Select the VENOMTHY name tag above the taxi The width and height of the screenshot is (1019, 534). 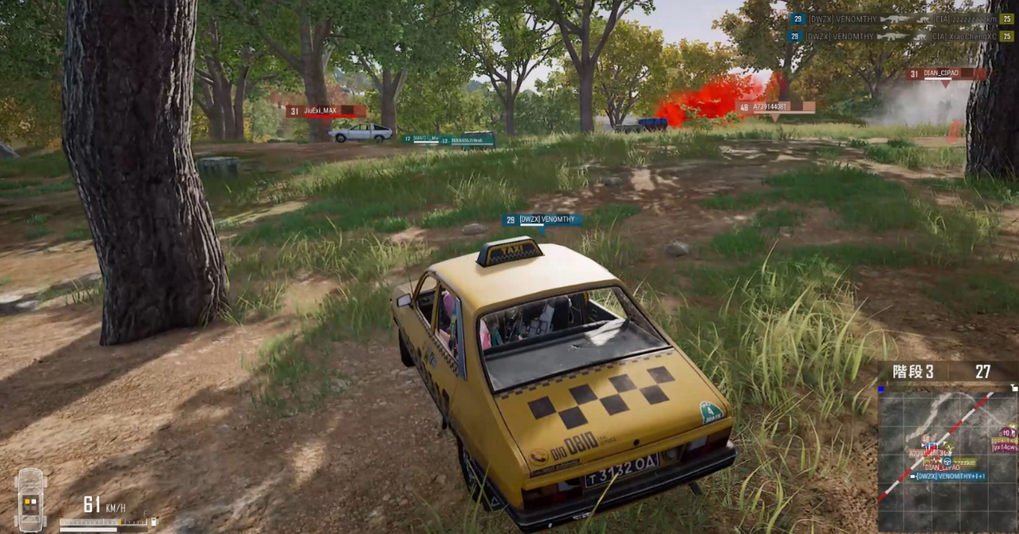point(541,220)
